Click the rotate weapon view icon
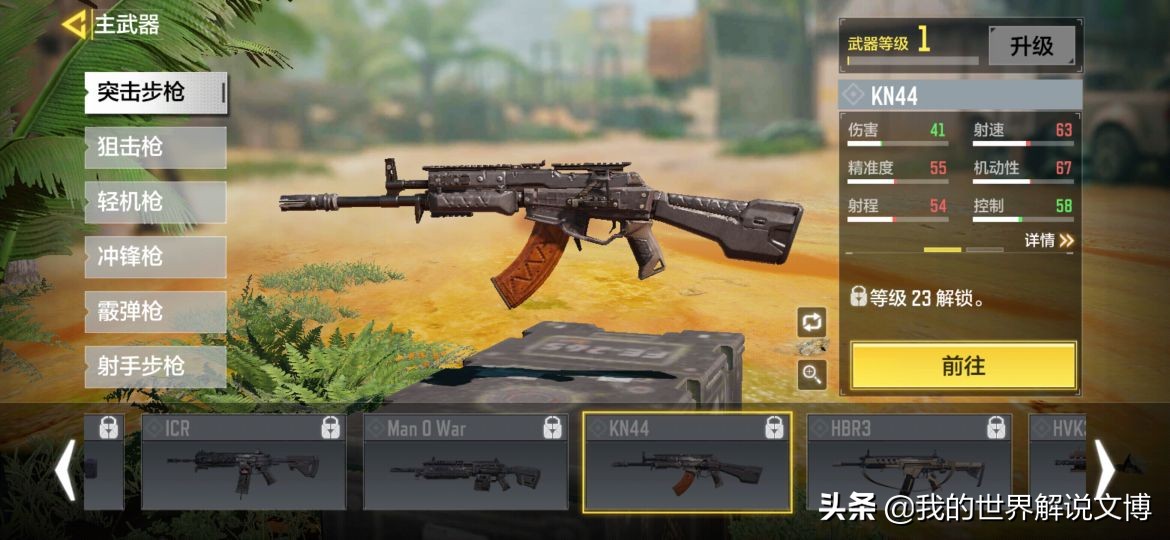 point(811,322)
